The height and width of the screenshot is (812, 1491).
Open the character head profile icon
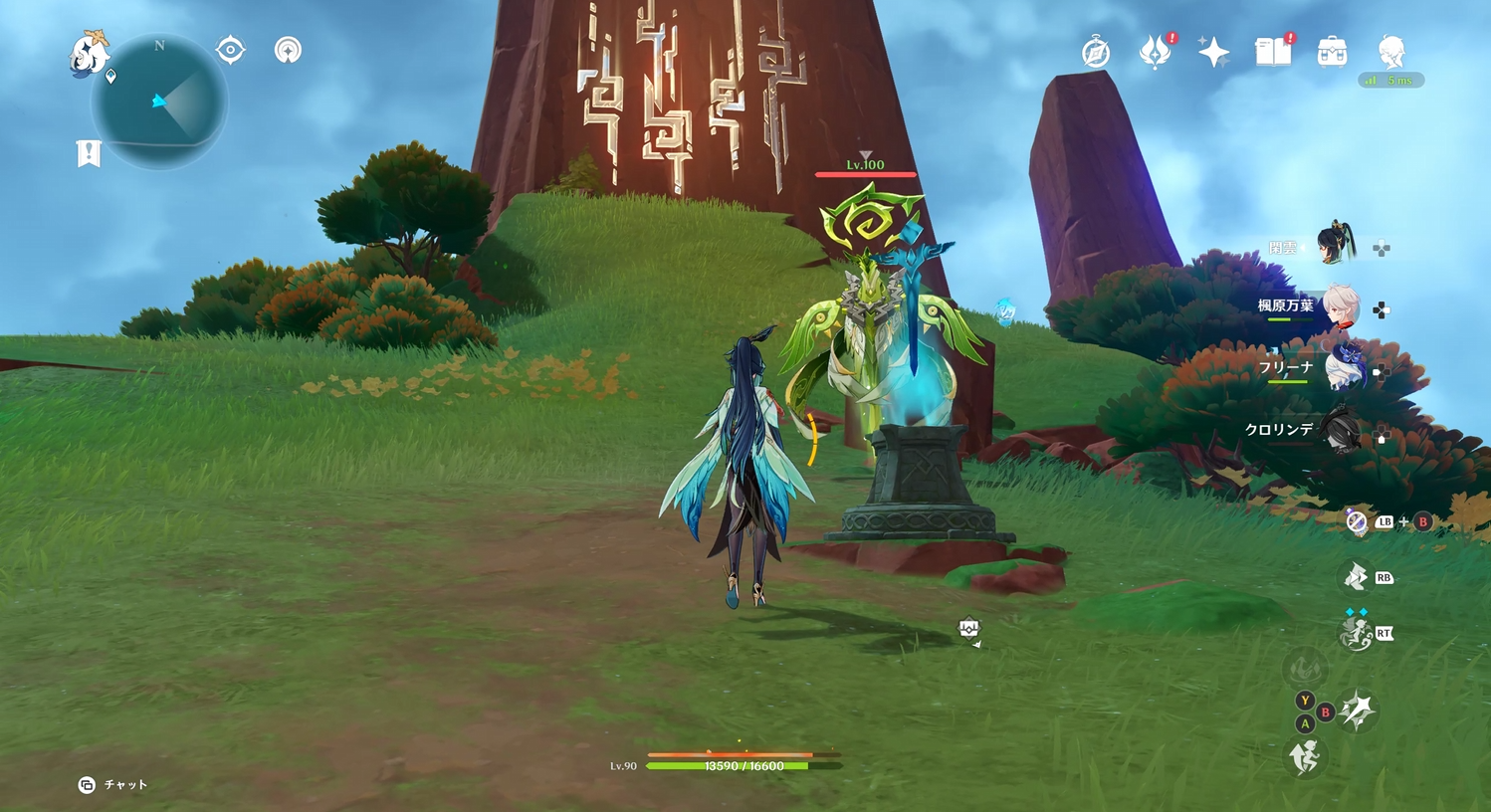[1390, 50]
